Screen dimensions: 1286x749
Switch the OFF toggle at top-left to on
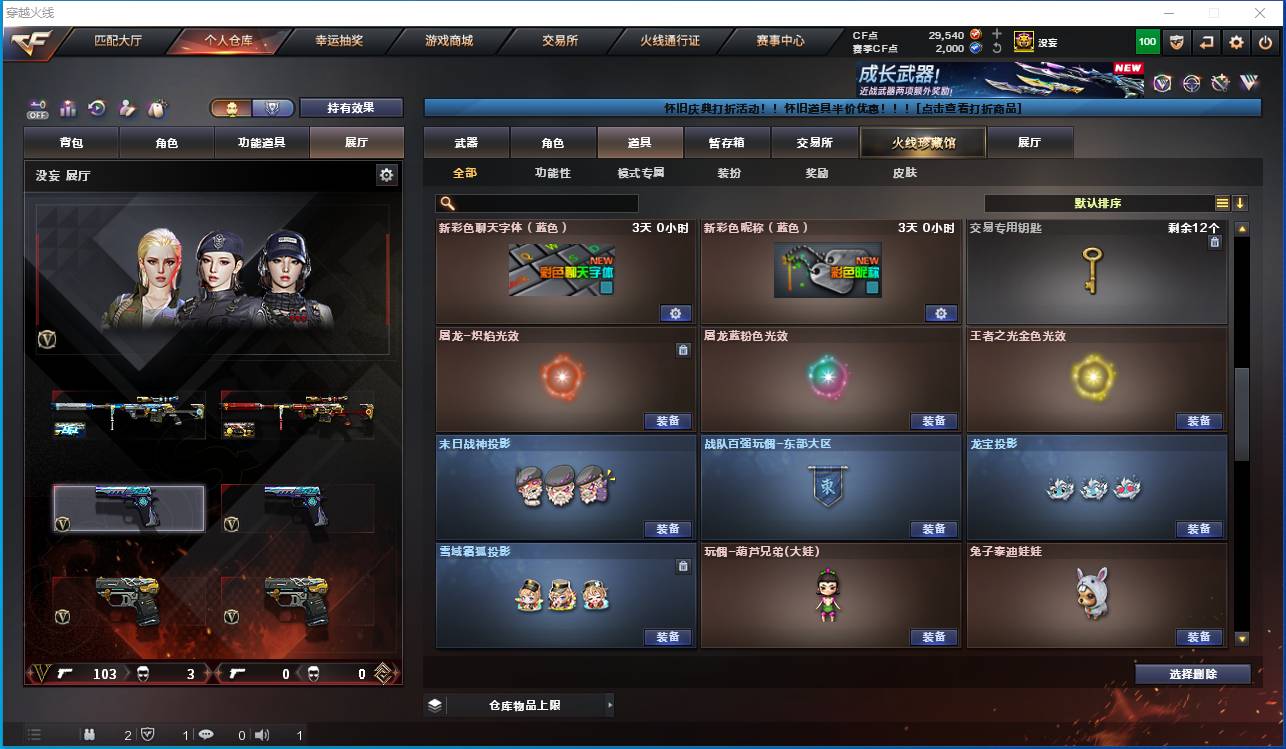37,108
